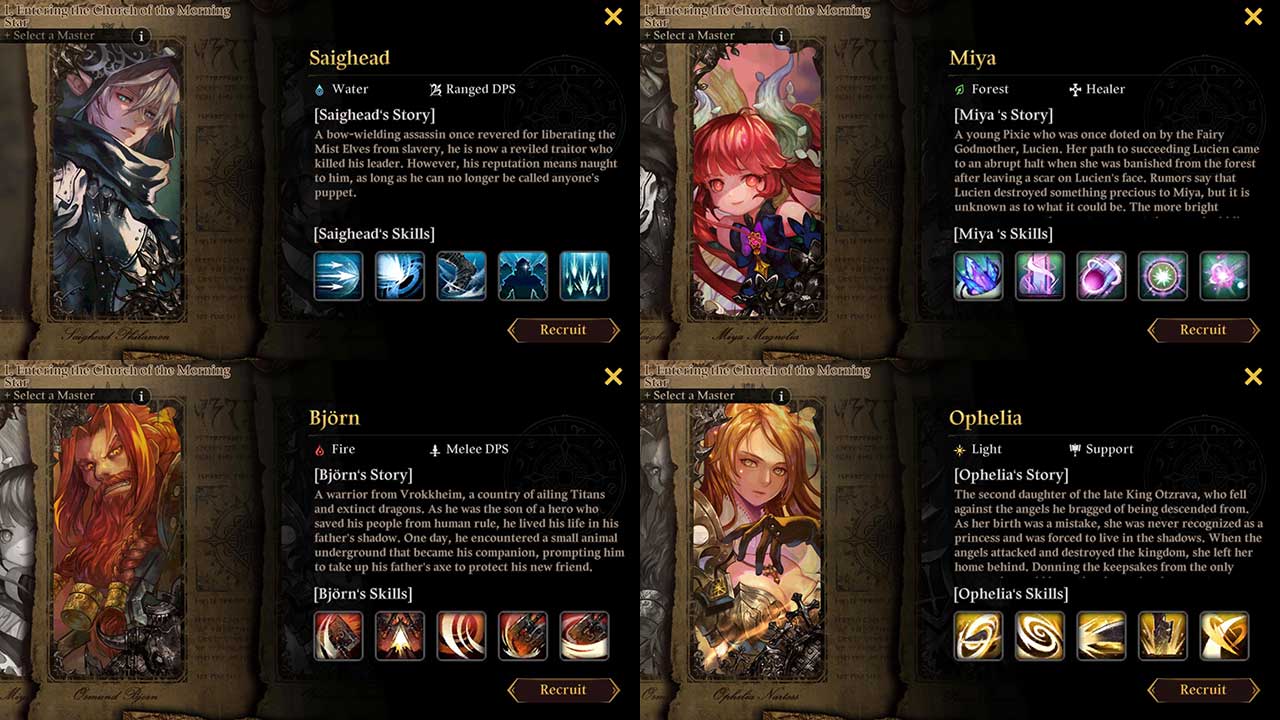Viewport: 1280px width, 720px height.
Task: Click the Light element icon on Ophelia's panel
Action: tap(958, 449)
